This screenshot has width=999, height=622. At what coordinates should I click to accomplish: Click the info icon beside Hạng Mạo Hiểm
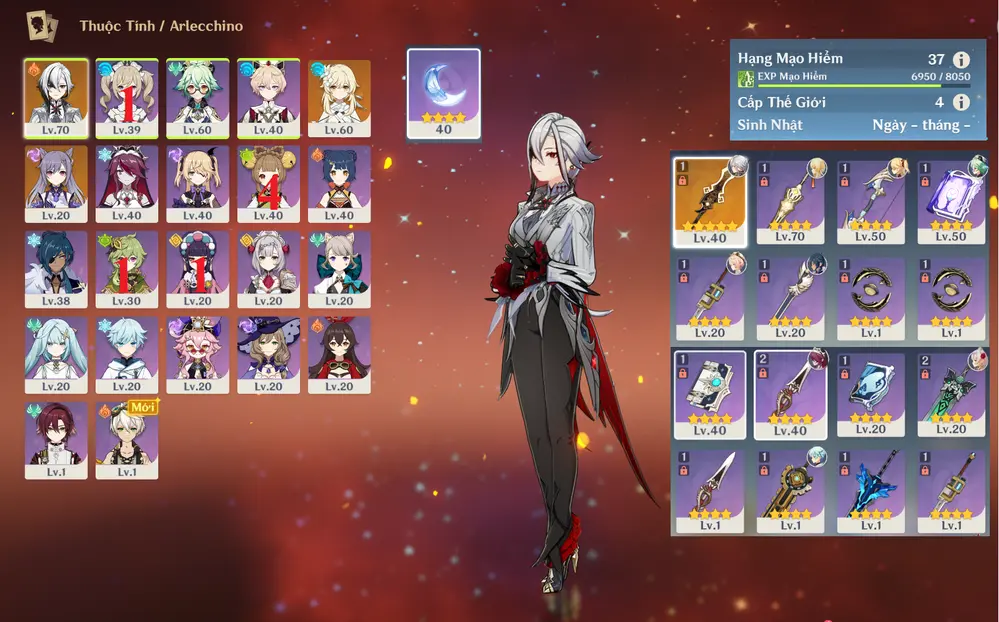point(961,59)
